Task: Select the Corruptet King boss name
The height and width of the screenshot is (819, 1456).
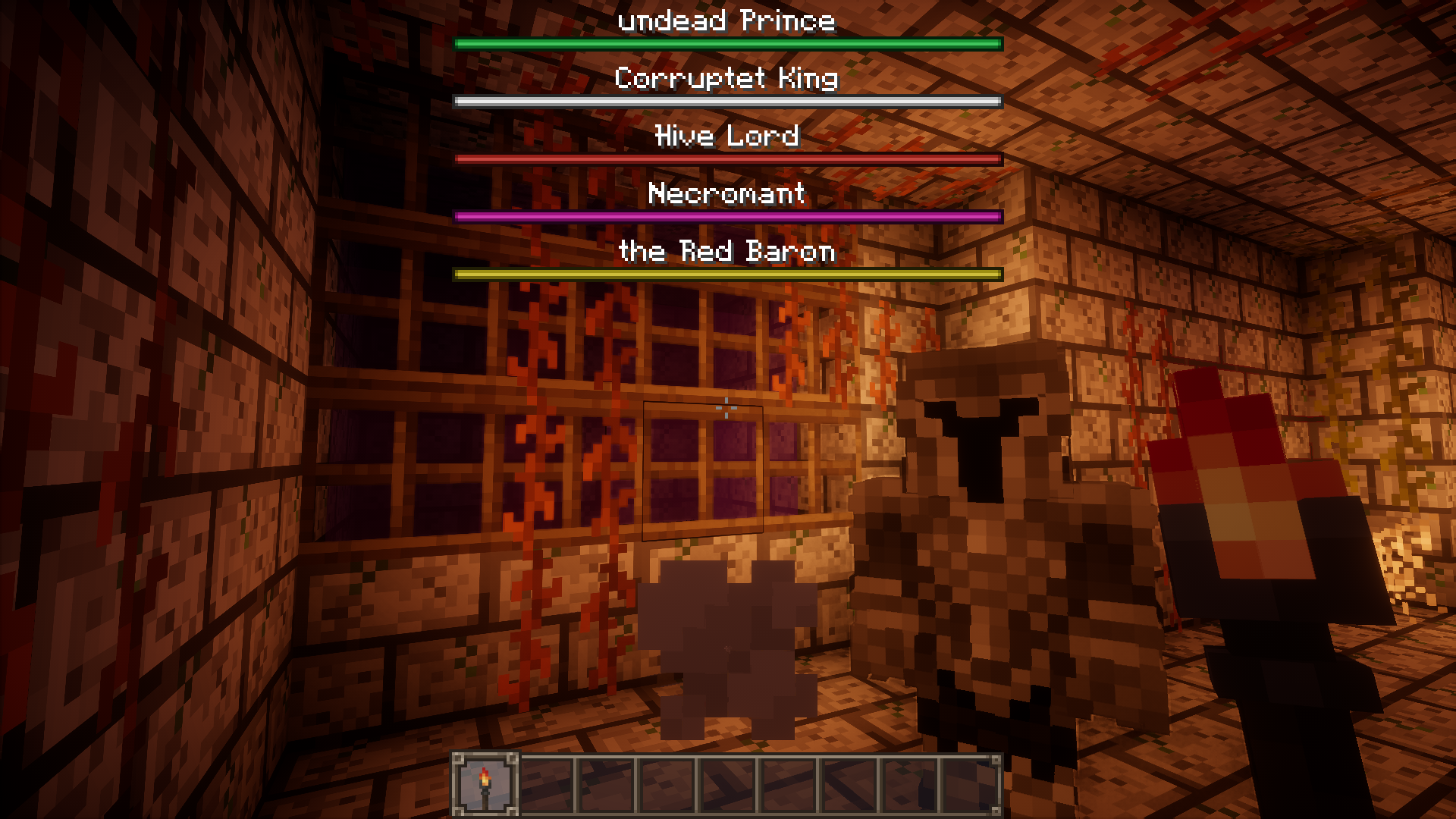Action: [726, 78]
